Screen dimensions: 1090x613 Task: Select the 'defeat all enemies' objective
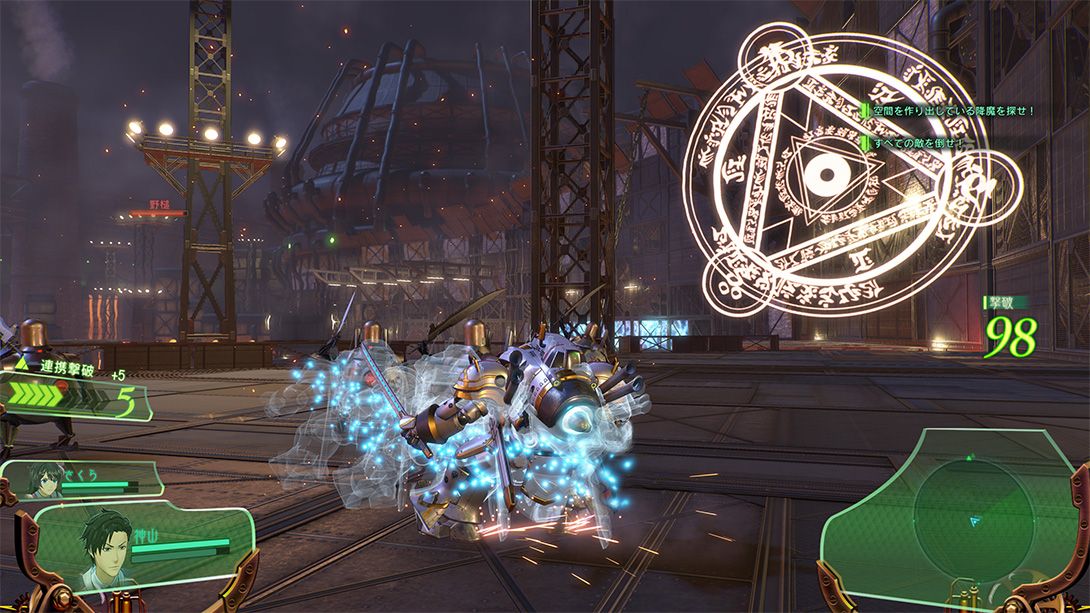[x=916, y=143]
